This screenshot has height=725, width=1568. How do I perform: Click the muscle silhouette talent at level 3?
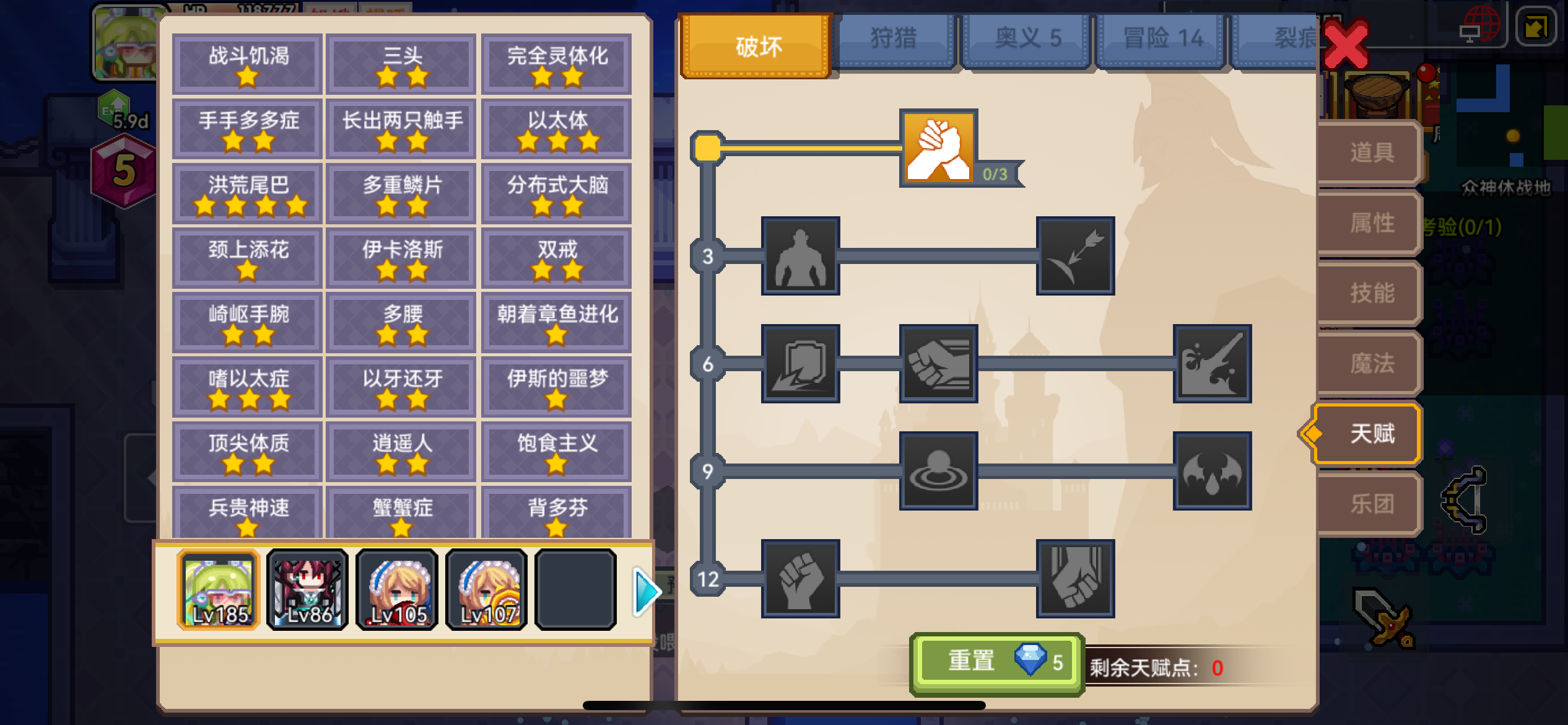(801, 257)
